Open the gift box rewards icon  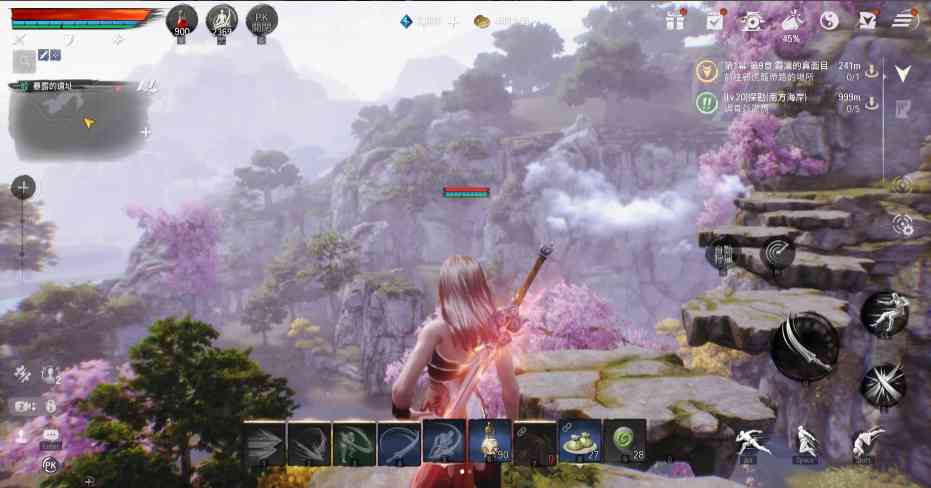pos(675,20)
